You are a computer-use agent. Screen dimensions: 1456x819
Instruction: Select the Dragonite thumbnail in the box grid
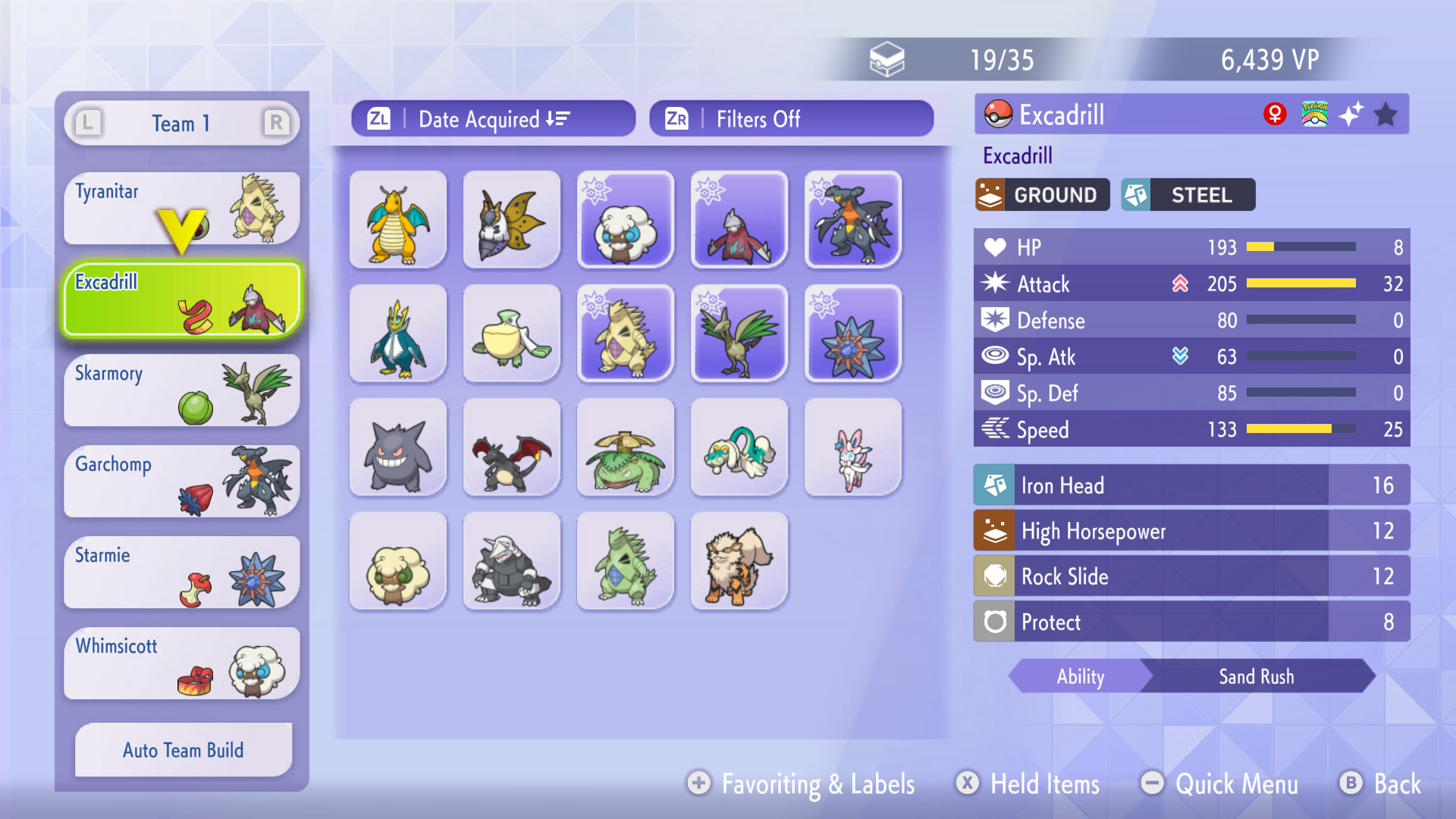click(x=397, y=220)
